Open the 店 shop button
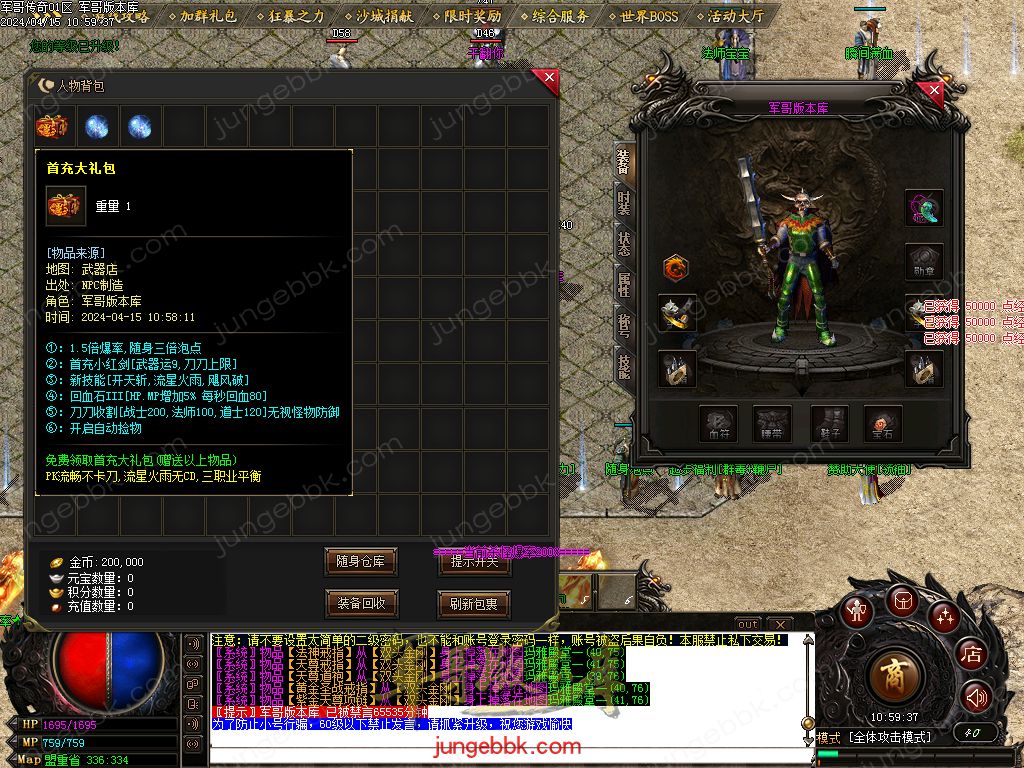The image size is (1024, 768). pos(971,654)
